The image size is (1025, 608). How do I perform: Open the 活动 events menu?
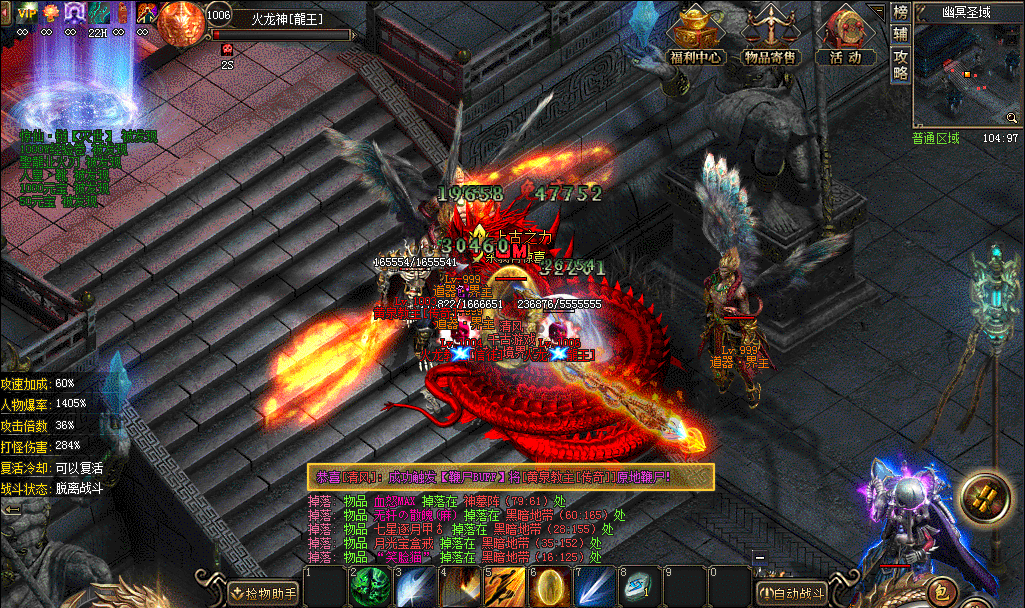tap(845, 35)
